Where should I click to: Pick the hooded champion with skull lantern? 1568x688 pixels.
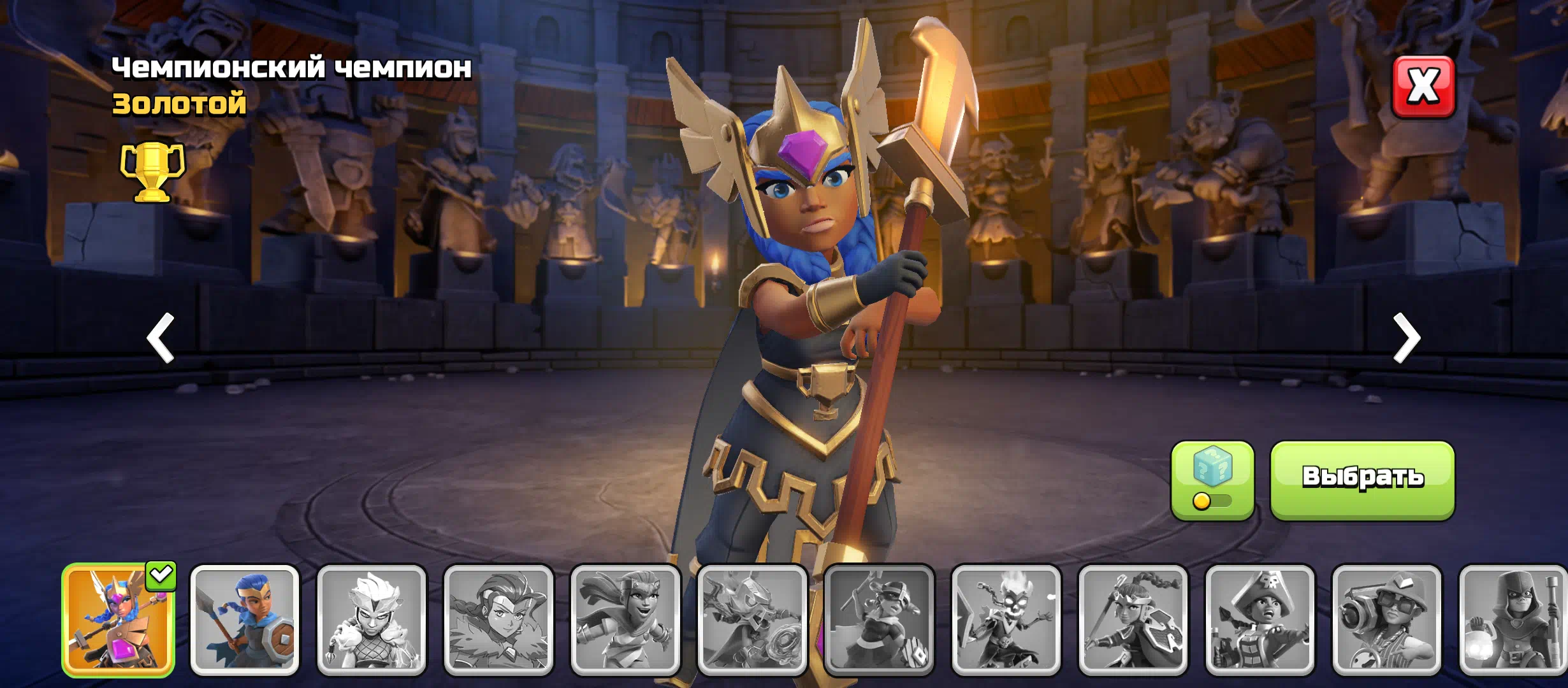(x=1513, y=620)
